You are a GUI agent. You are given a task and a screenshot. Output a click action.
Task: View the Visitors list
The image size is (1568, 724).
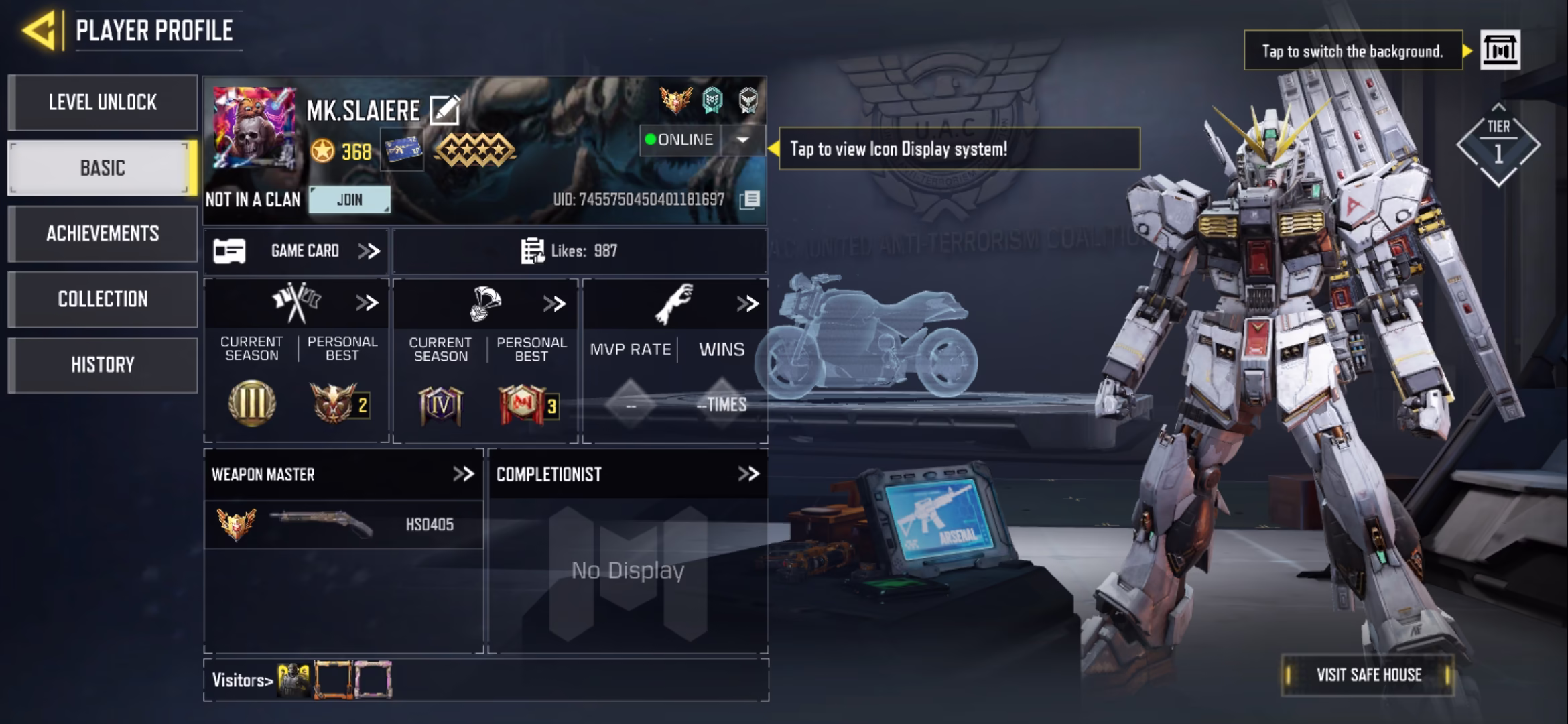pos(242,680)
